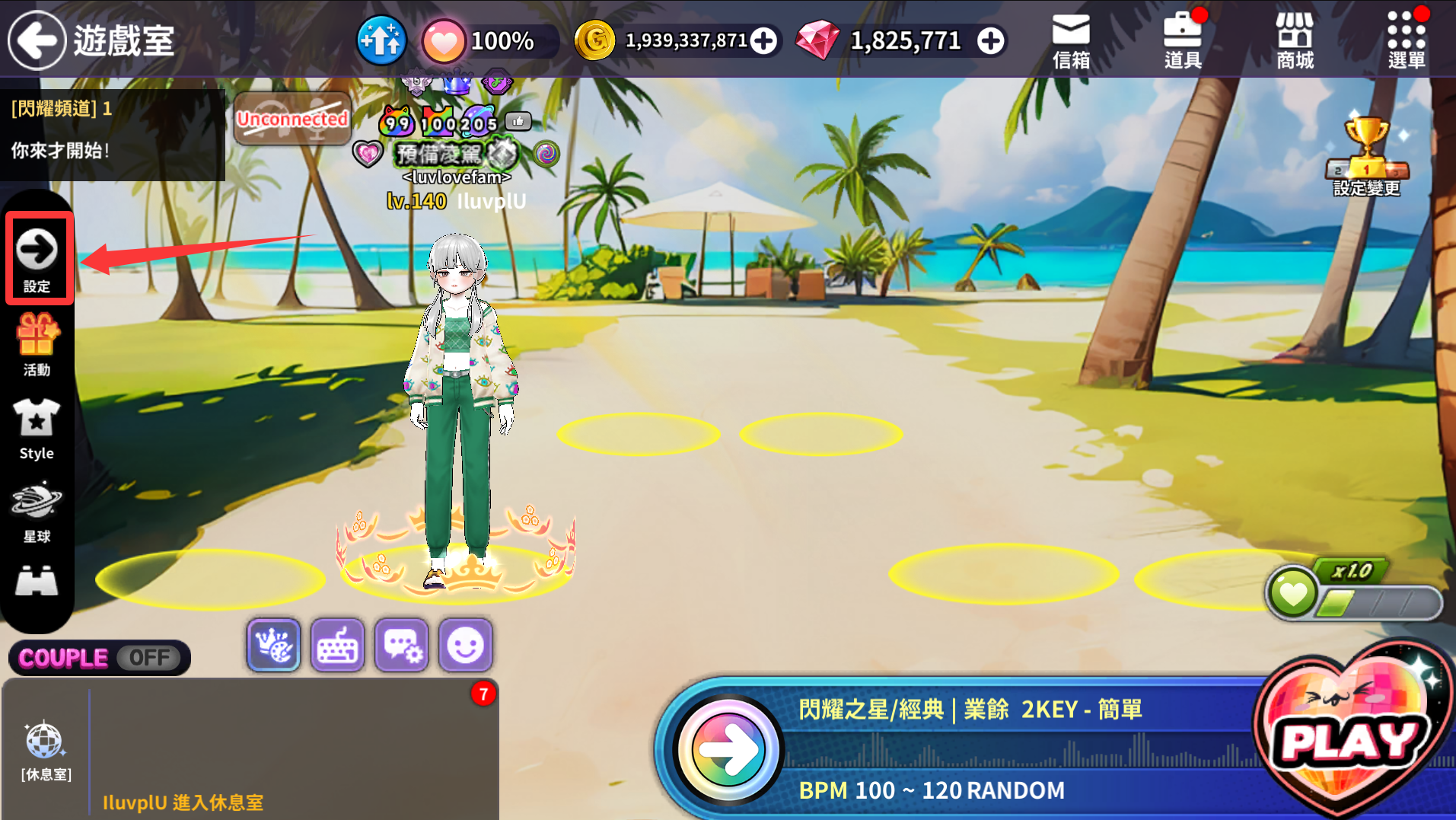Open the chat settings speech bubble icon

pyautogui.click(x=401, y=646)
